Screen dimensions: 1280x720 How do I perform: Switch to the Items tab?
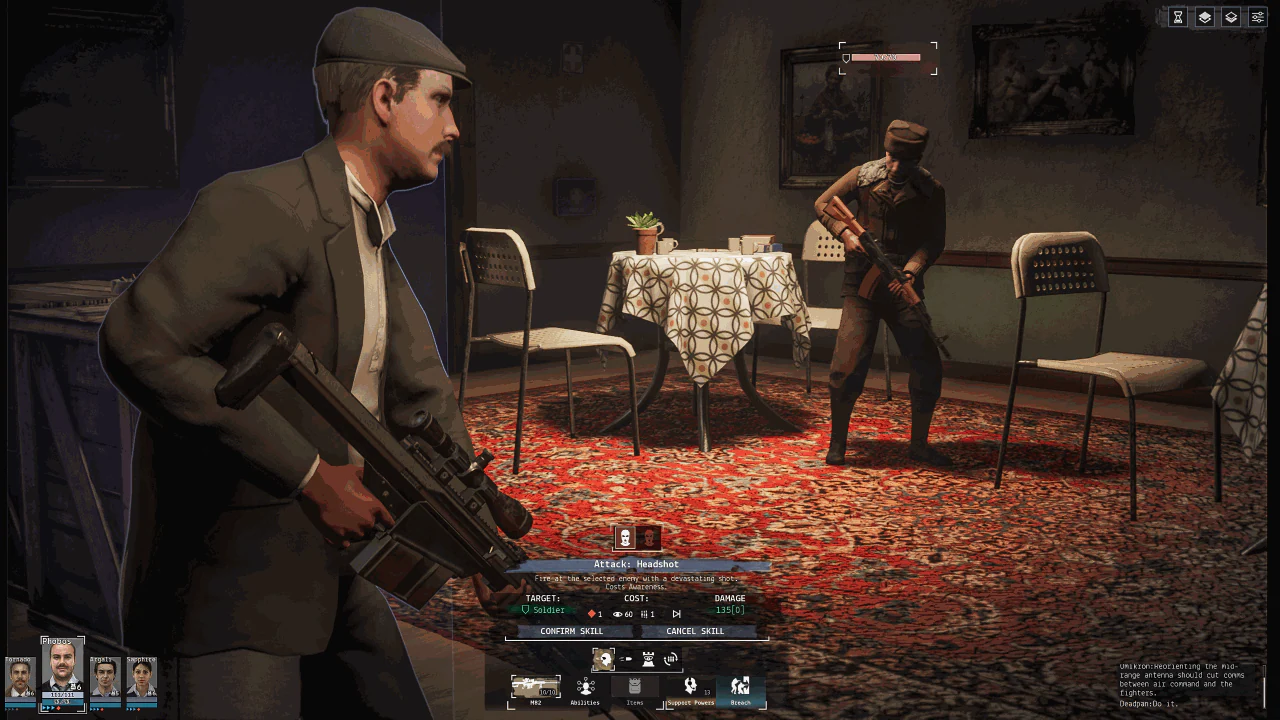[x=636, y=687]
